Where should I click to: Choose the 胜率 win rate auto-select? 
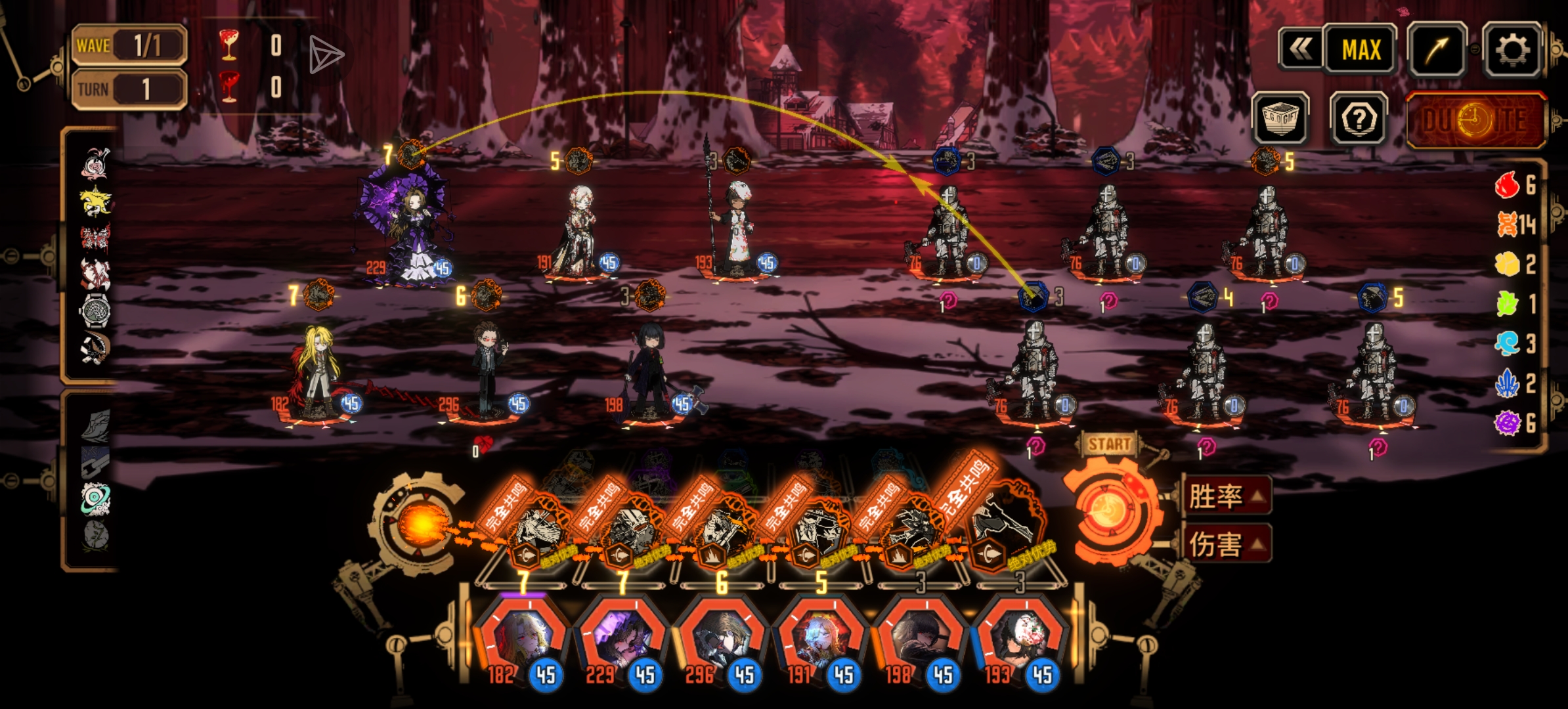click(x=1225, y=496)
